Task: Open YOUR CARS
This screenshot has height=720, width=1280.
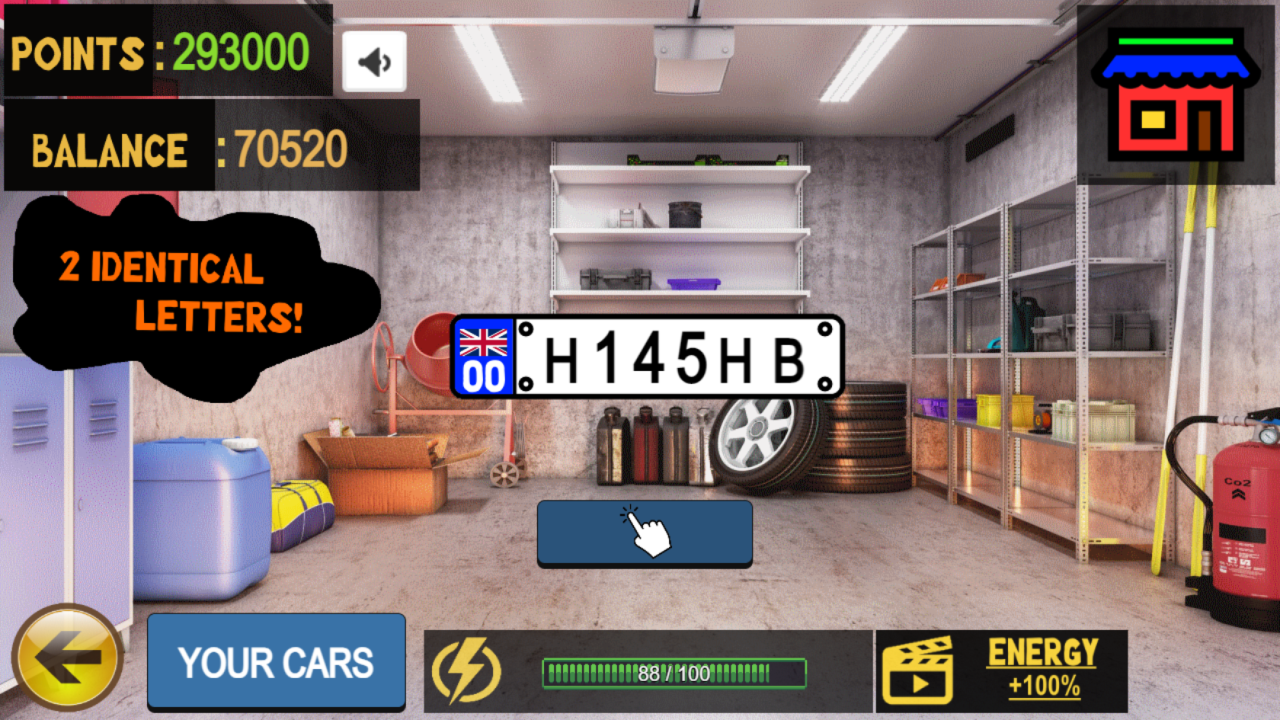Action: 276,660
